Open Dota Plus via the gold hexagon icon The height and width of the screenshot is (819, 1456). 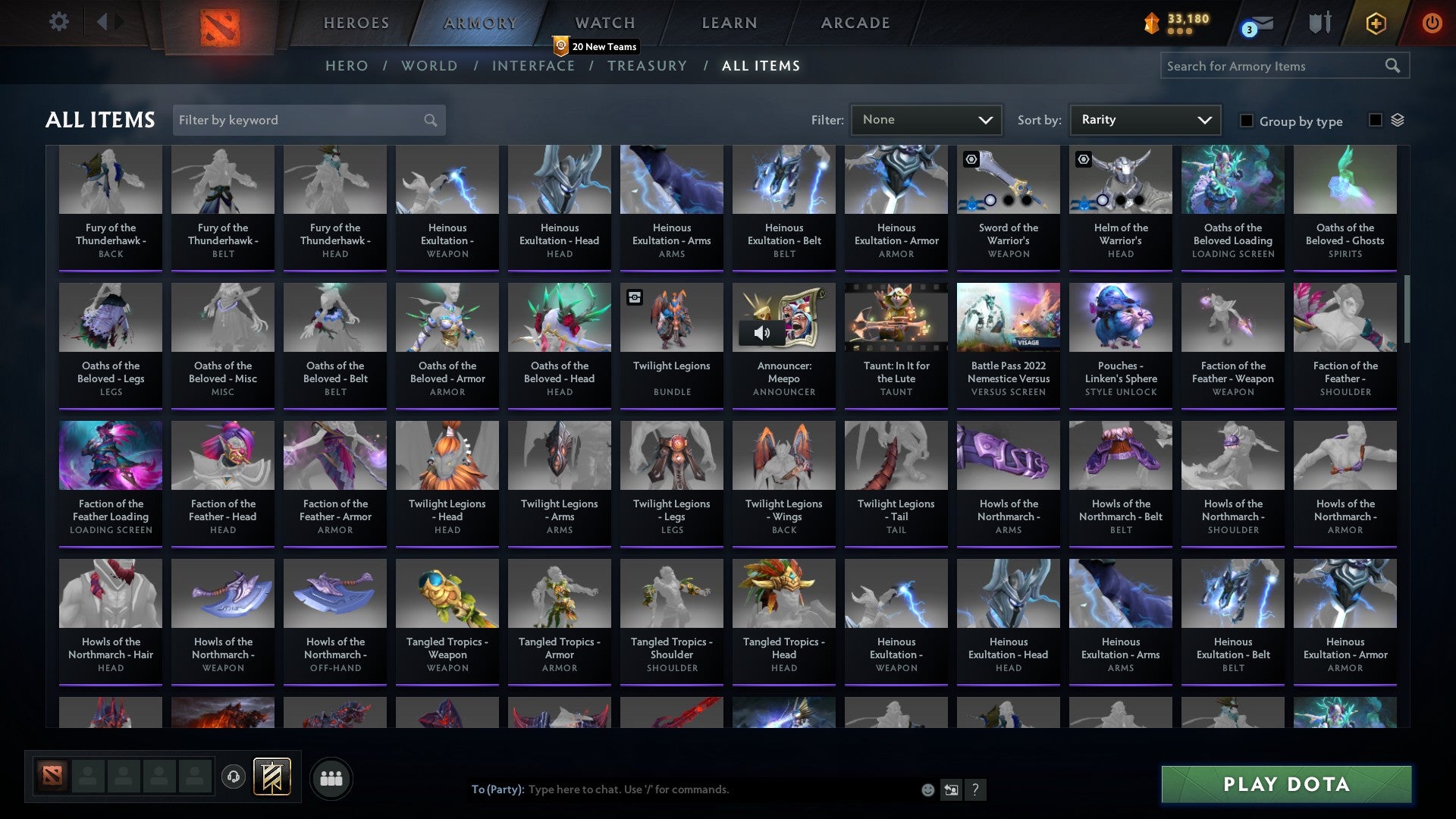tap(1375, 24)
